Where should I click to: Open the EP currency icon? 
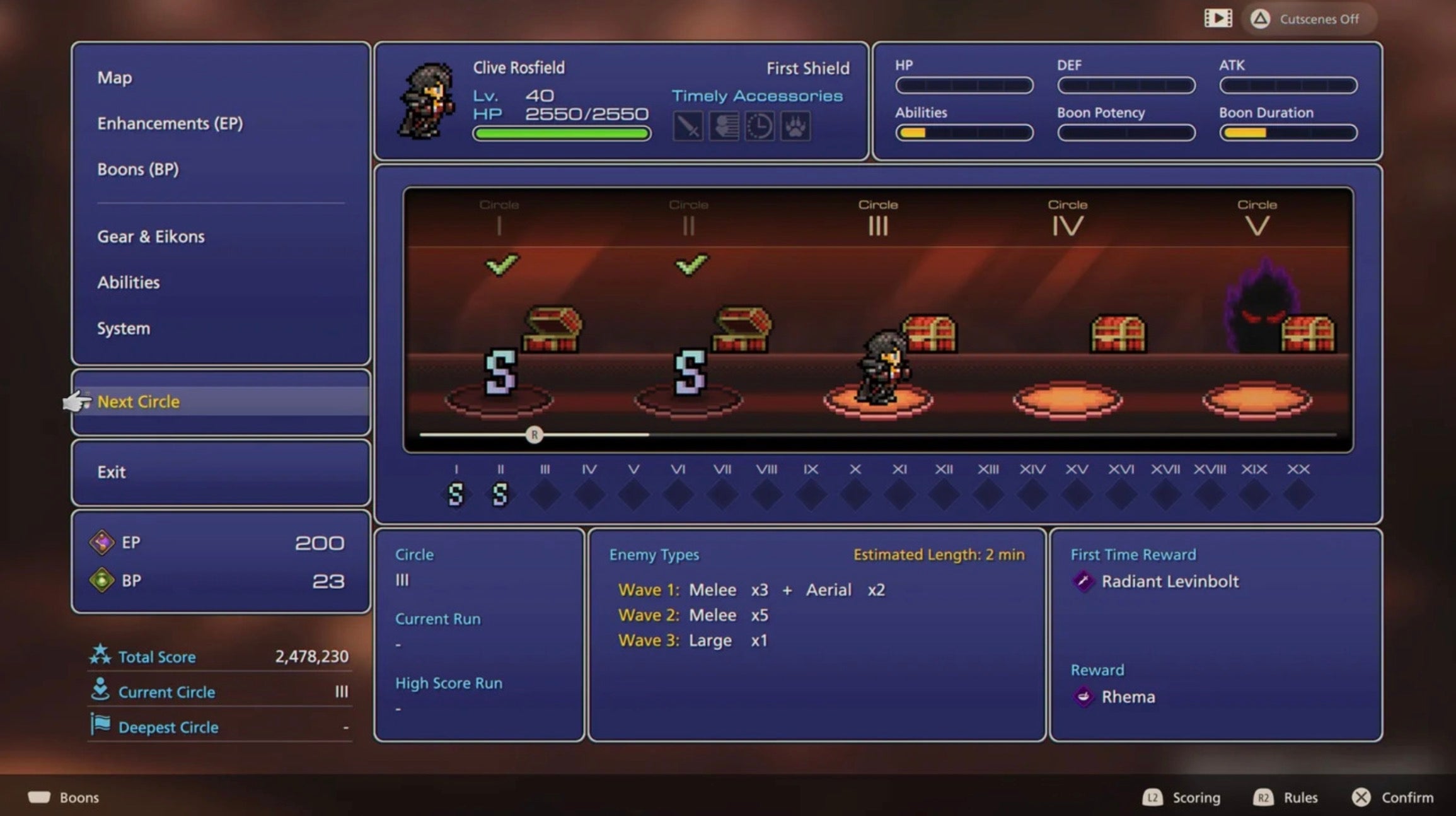click(x=103, y=542)
